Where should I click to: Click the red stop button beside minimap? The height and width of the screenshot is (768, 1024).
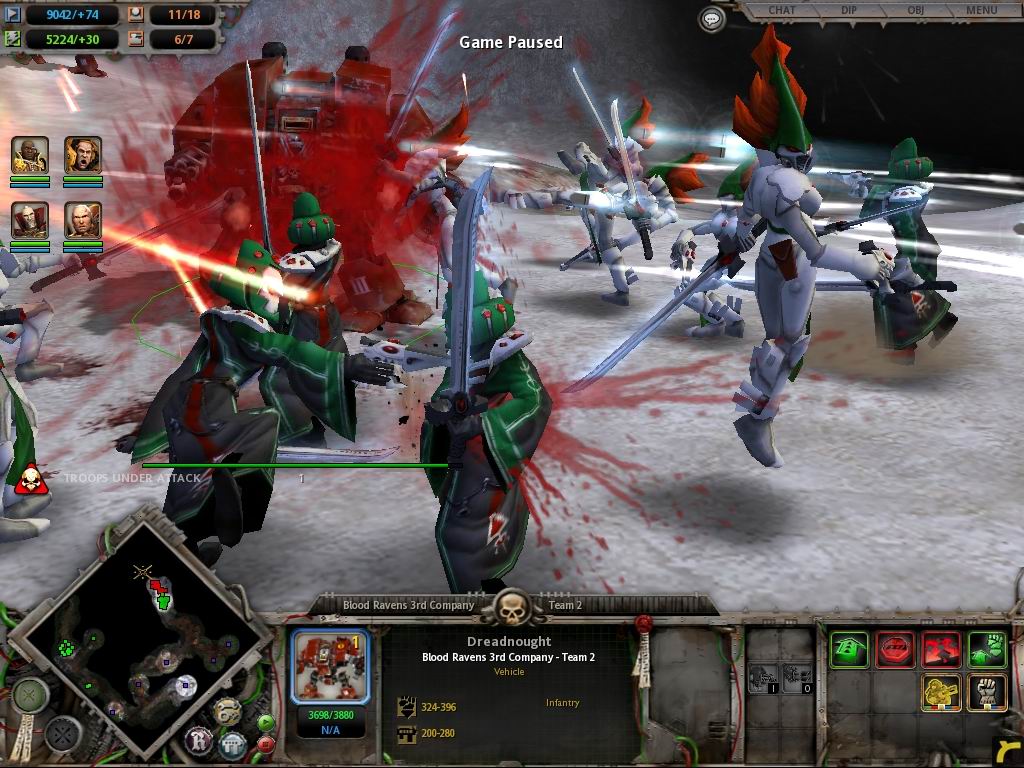(266, 744)
